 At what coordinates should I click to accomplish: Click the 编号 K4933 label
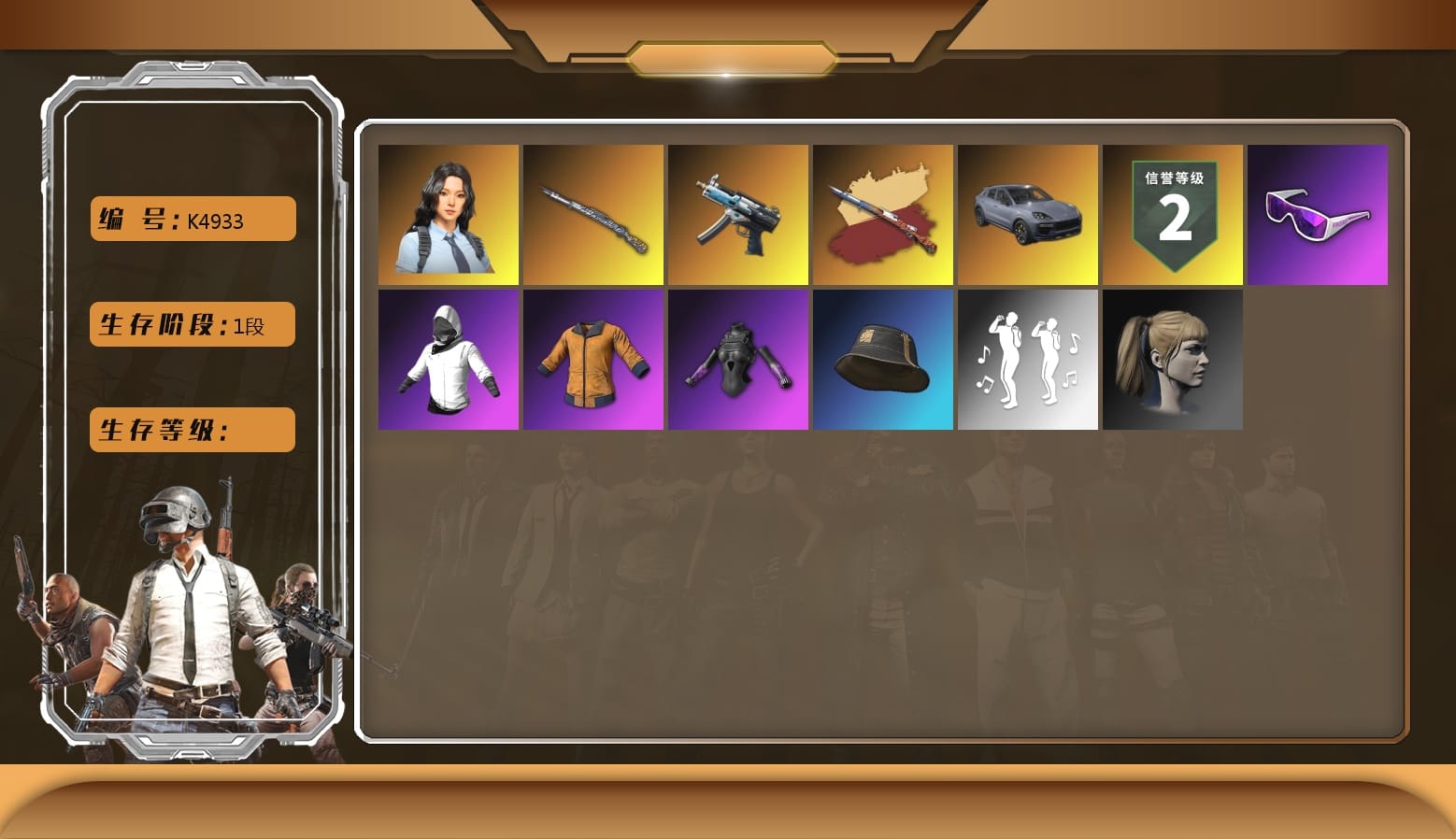tap(191, 219)
